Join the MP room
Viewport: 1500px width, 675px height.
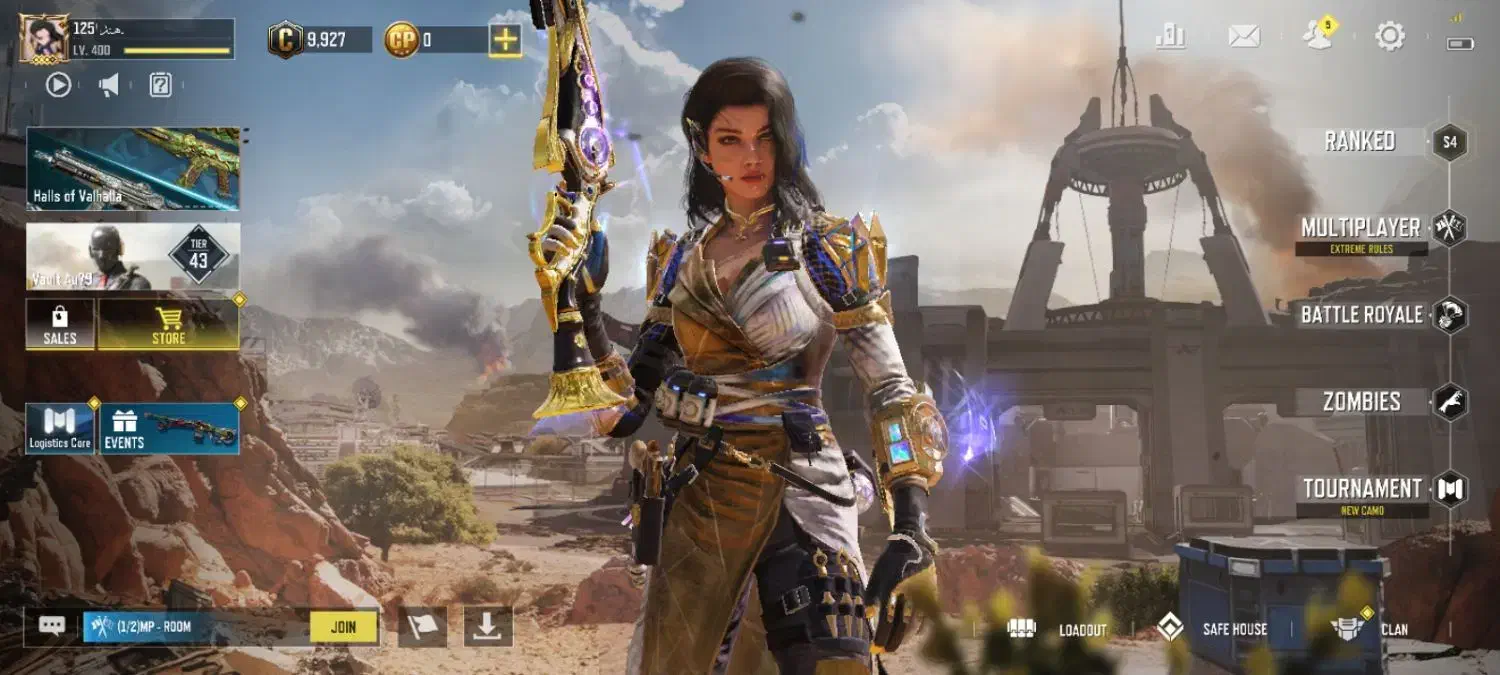point(343,627)
